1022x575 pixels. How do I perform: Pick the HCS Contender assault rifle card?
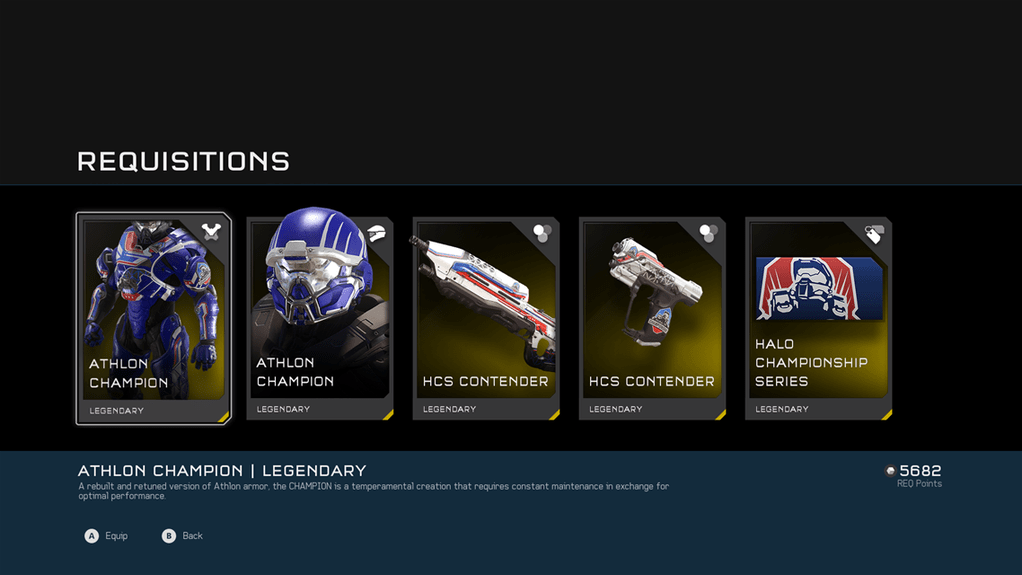(486, 318)
